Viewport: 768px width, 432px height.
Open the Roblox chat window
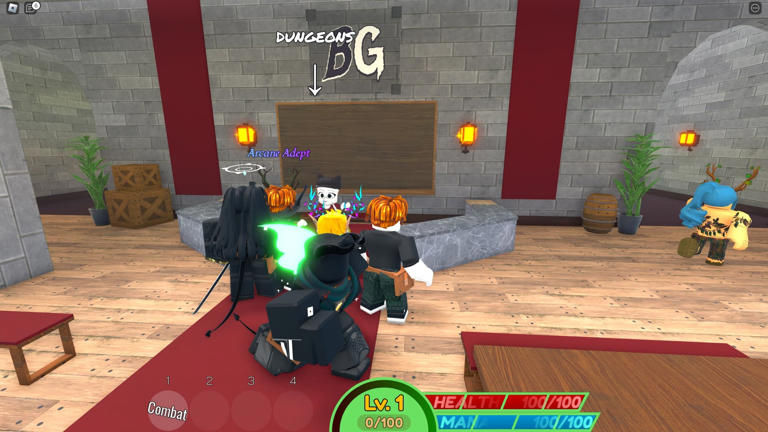click(31, 8)
